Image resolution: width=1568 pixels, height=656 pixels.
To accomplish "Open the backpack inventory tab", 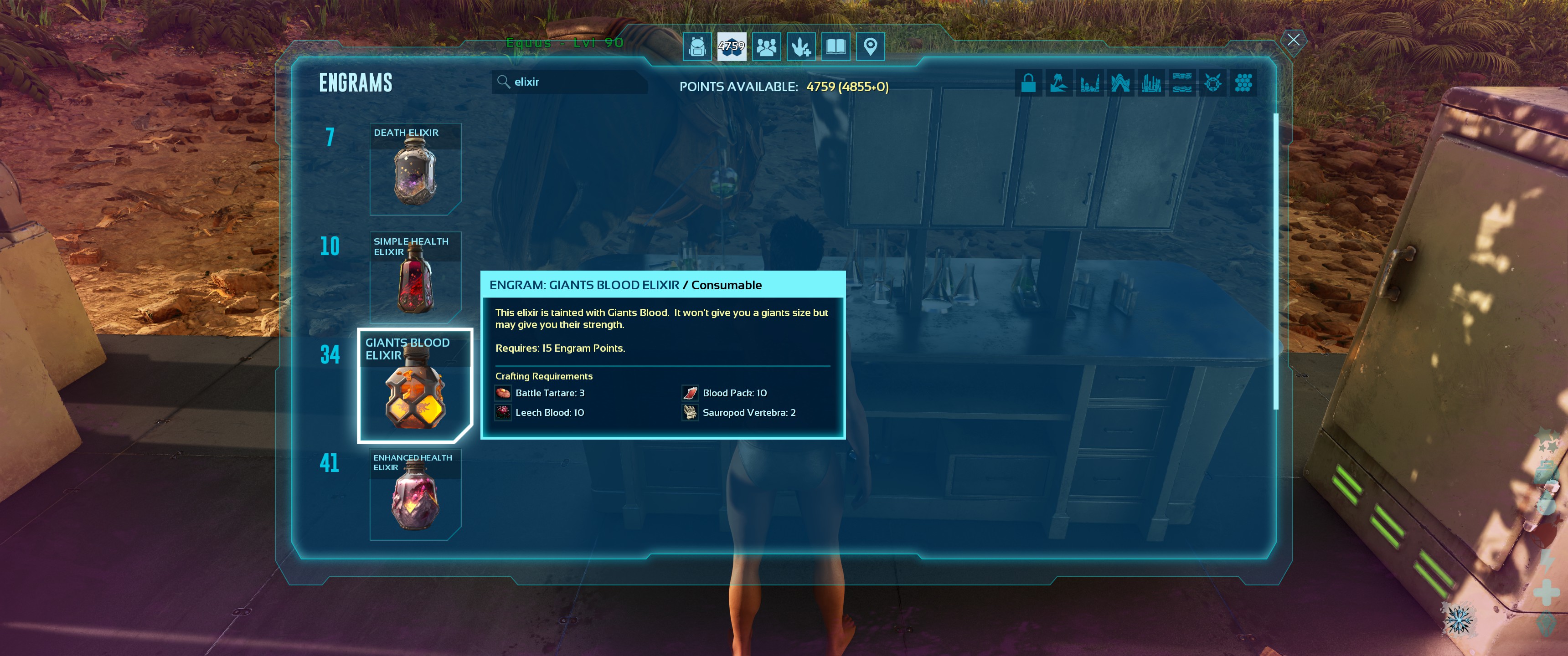I will 697,46.
